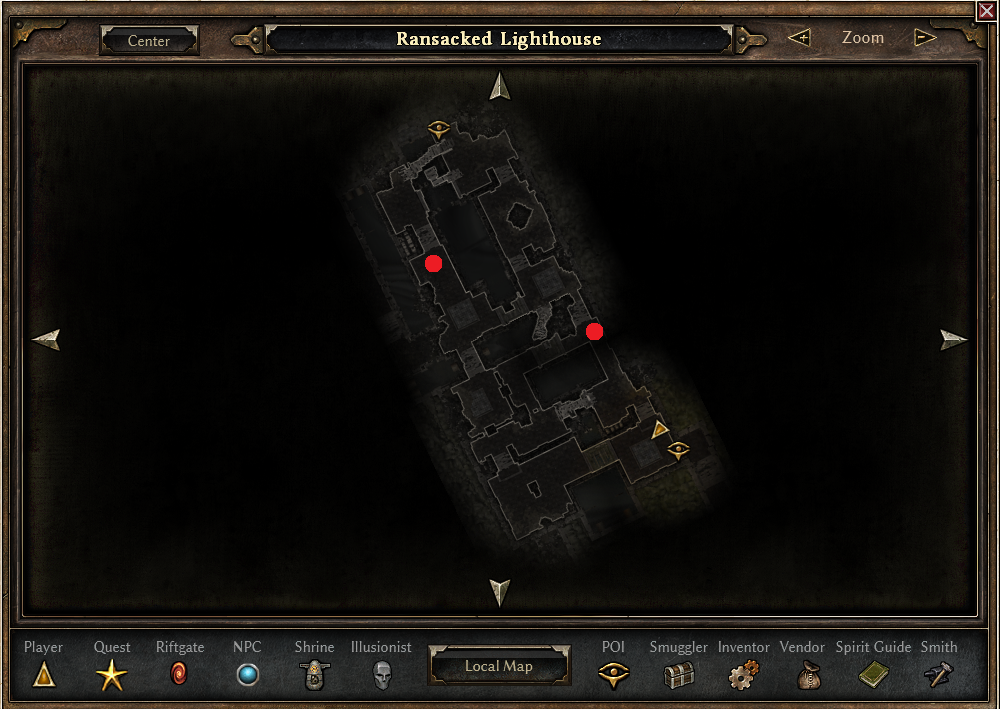Zoom in with the plus arrow
The height and width of the screenshot is (709, 1000).
[x=798, y=38]
